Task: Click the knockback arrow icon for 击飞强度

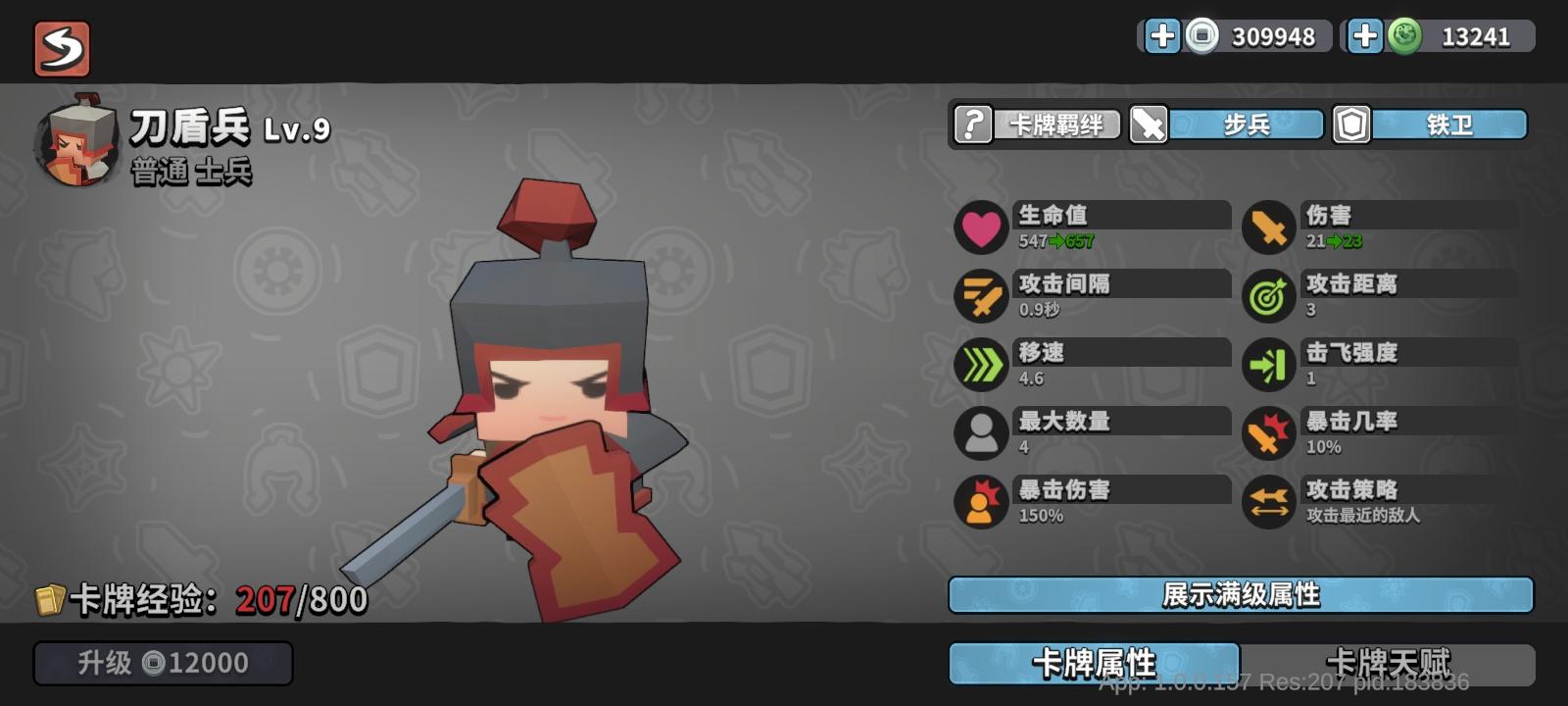Action: point(1268,365)
